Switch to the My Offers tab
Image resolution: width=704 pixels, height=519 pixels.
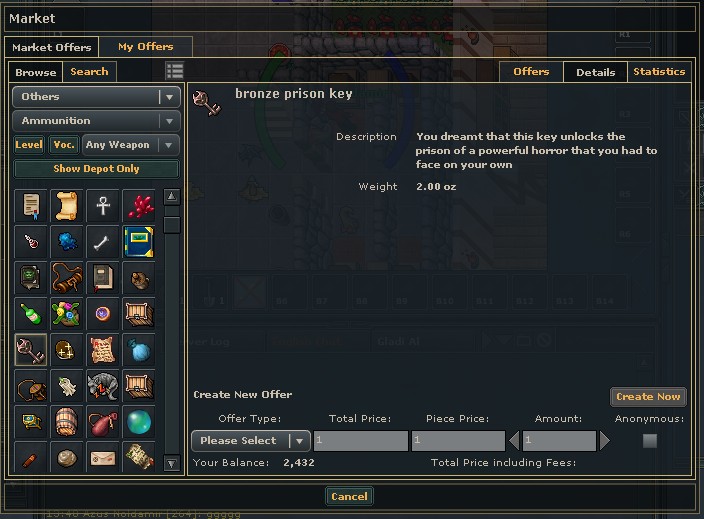[x=145, y=47]
